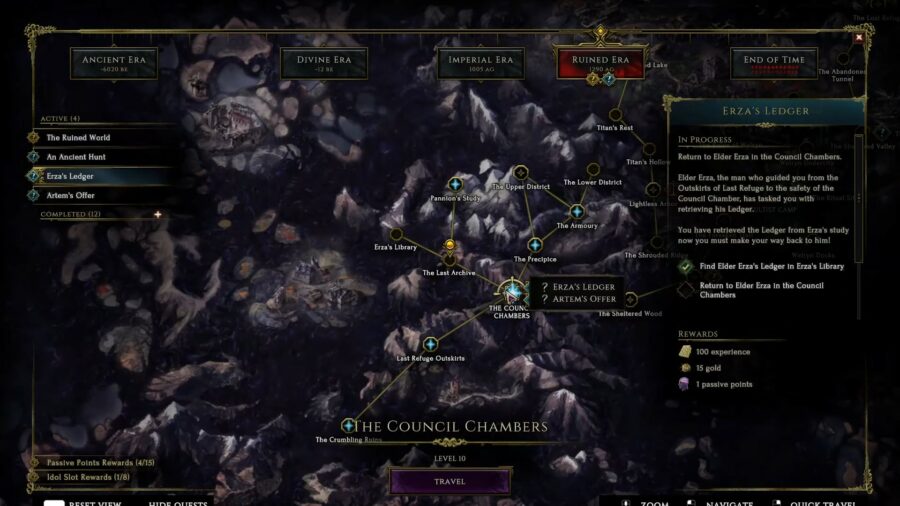This screenshot has width=900, height=506.
Task: Select The Ruined World quest
Action: click(78, 137)
